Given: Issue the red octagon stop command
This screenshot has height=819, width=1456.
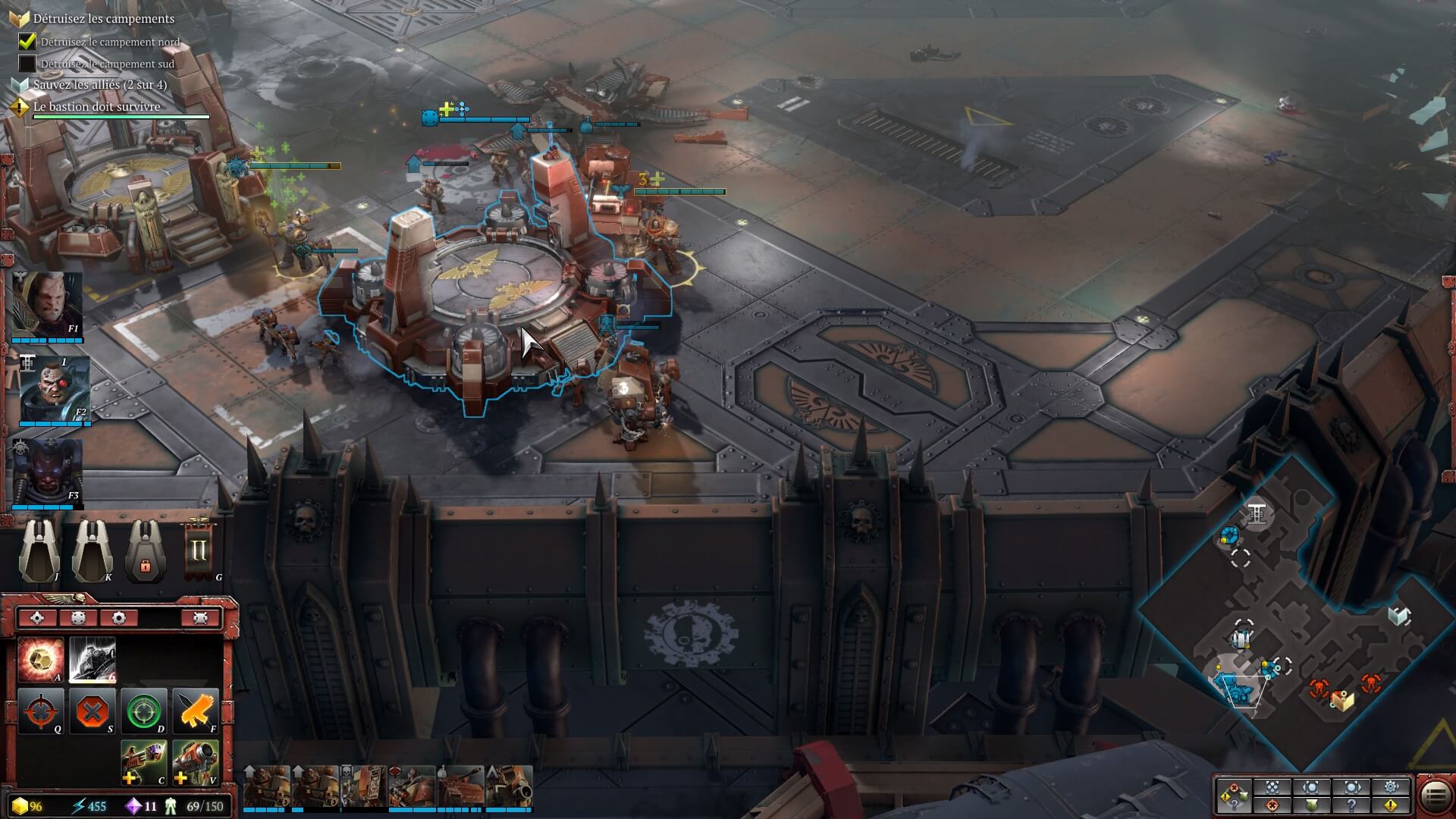Looking at the screenshot, I should tap(93, 711).
